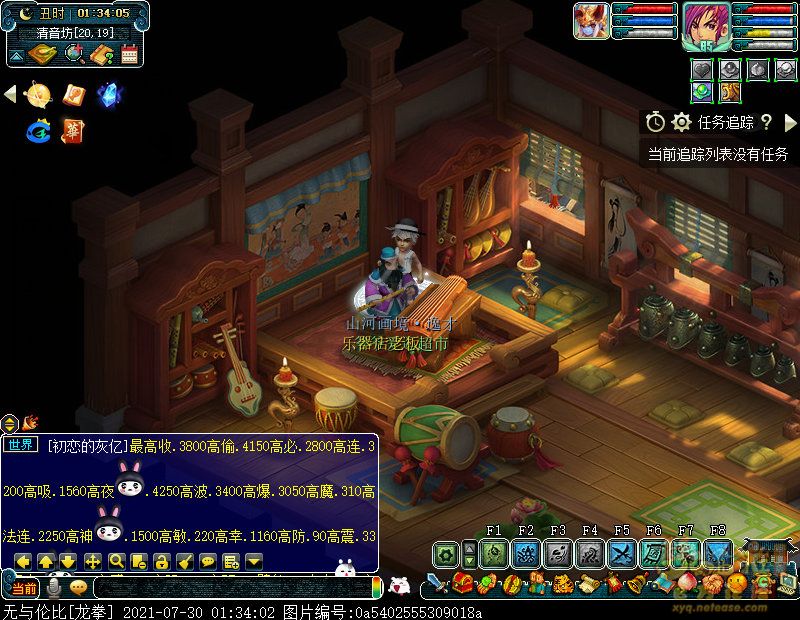Click the blue crystal icon at top left

(108, 95)
